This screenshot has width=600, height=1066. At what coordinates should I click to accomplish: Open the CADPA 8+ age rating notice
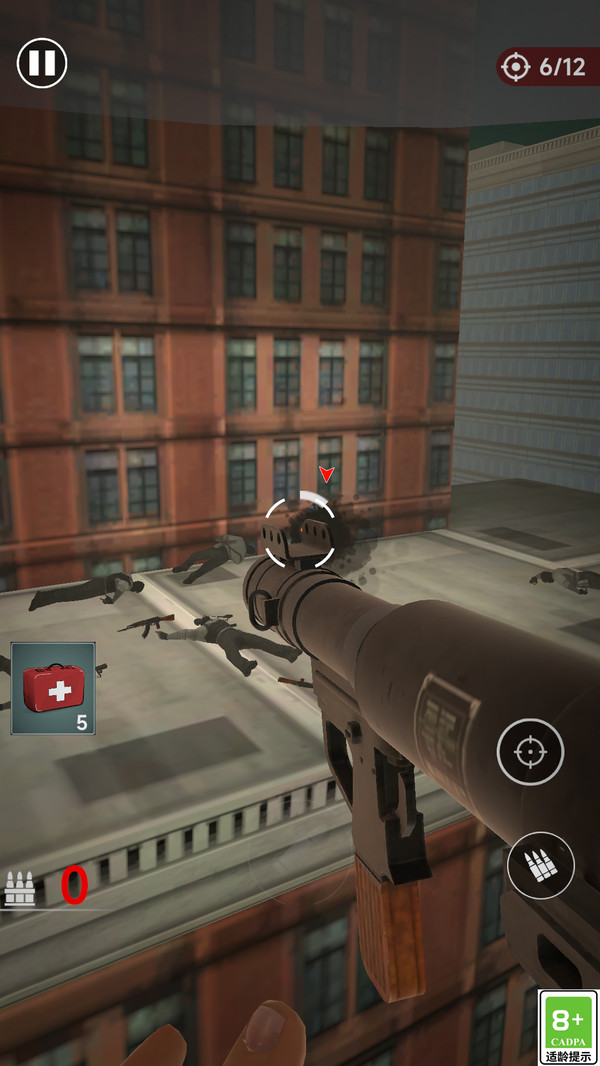tap(568, 1027)
